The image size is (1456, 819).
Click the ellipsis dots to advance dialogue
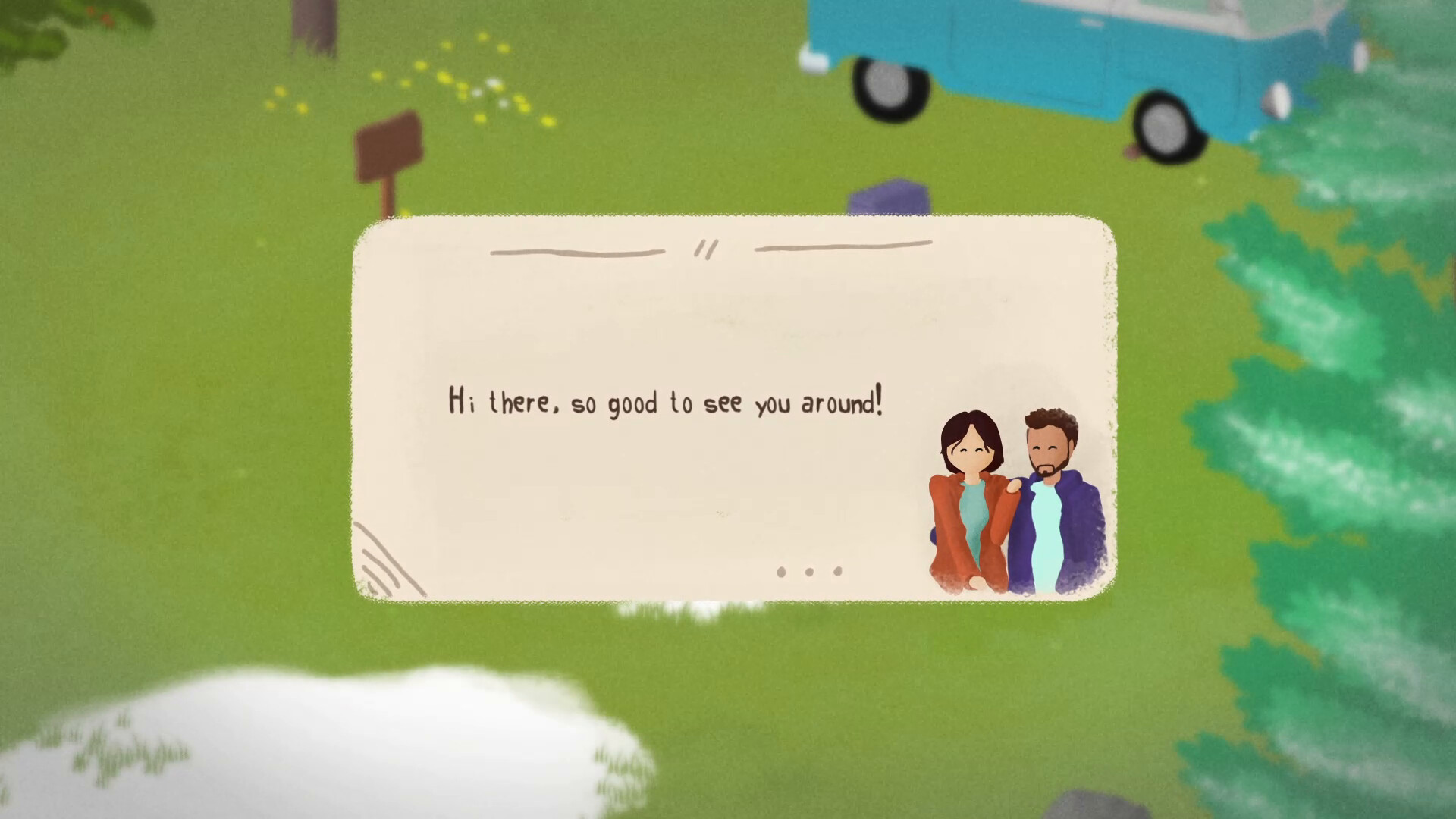809,572
